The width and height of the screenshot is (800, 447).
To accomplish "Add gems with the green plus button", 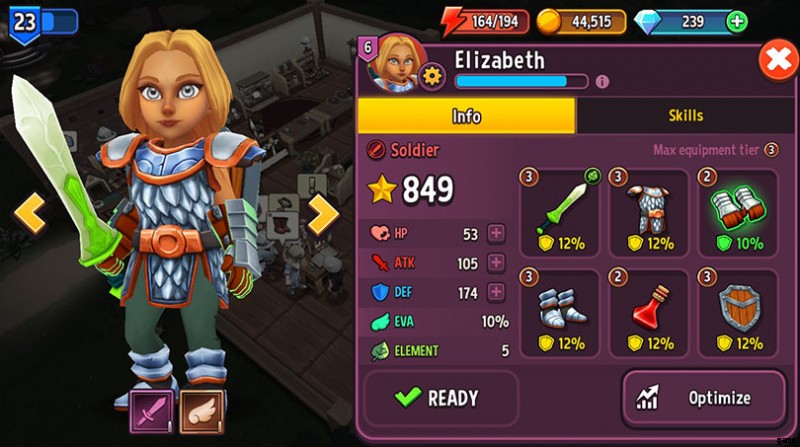I will (x=737, y=21).
